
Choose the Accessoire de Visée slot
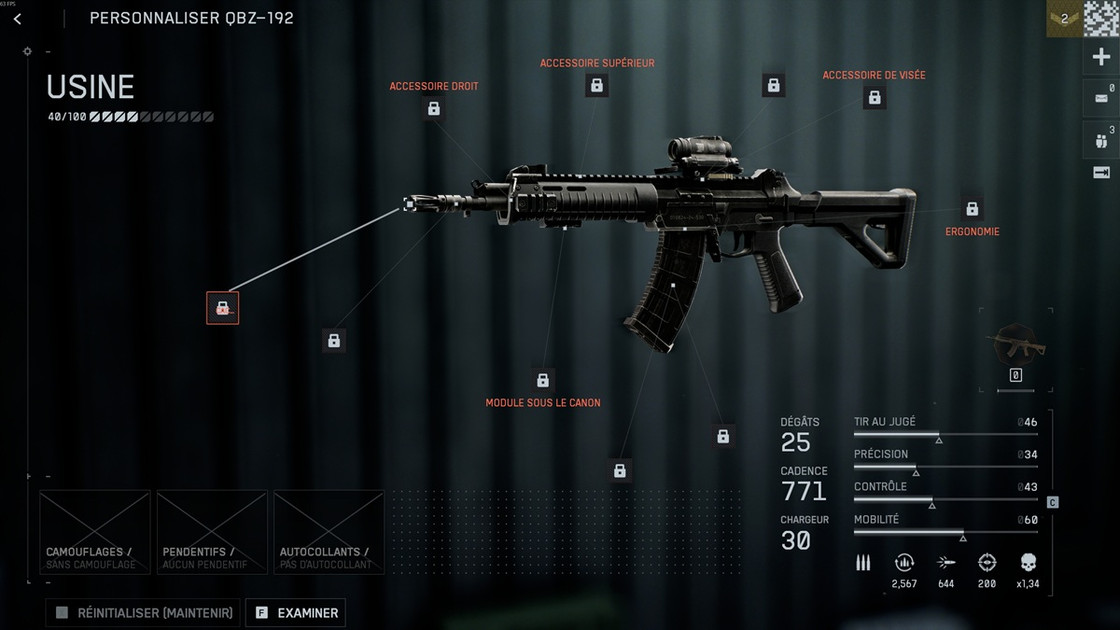pyautogui.click(x=874, y=98)
